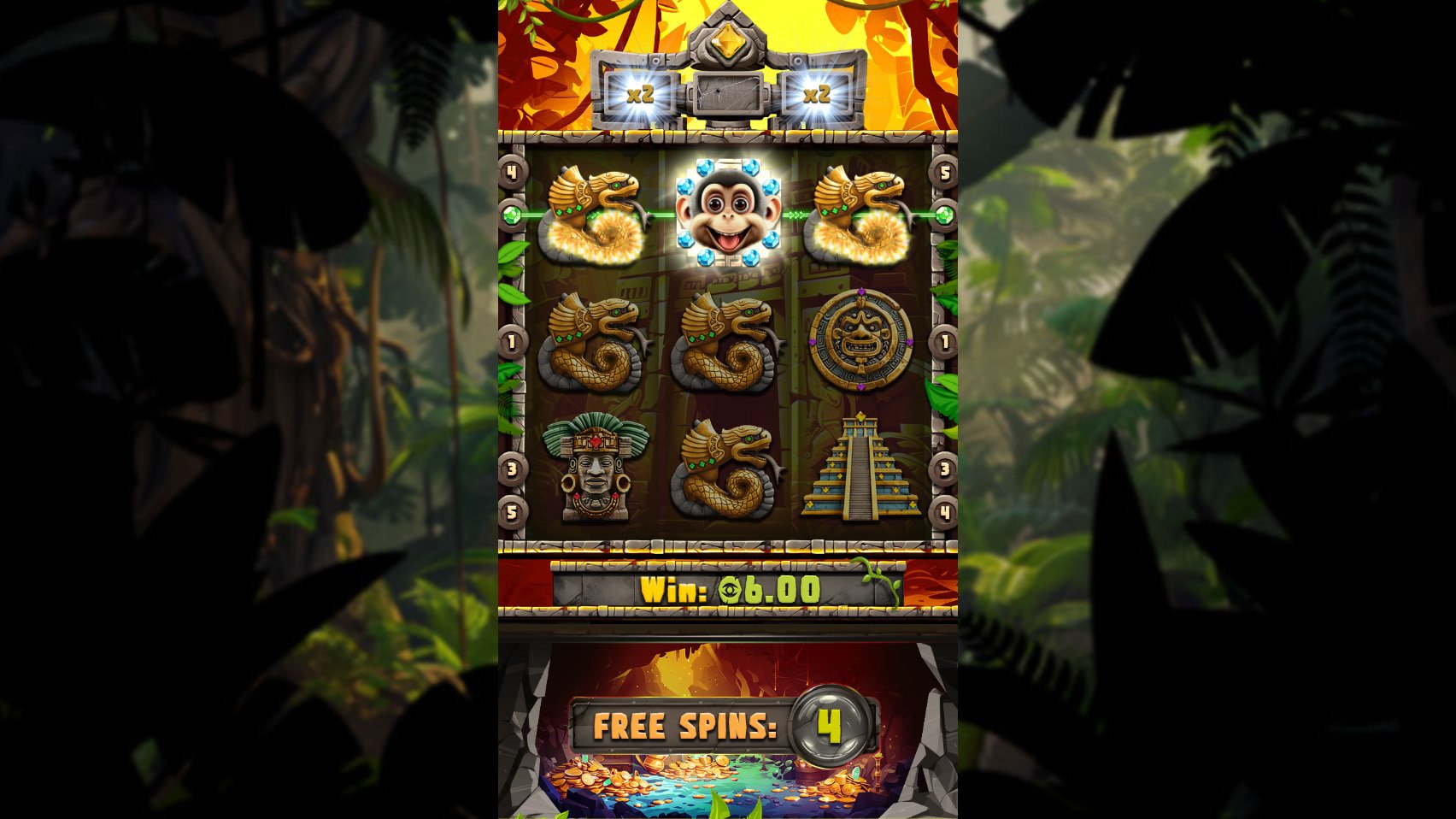Click the Free Spins count showing 4
This screenshot has height=819, width=1456.
pos(831,722)
